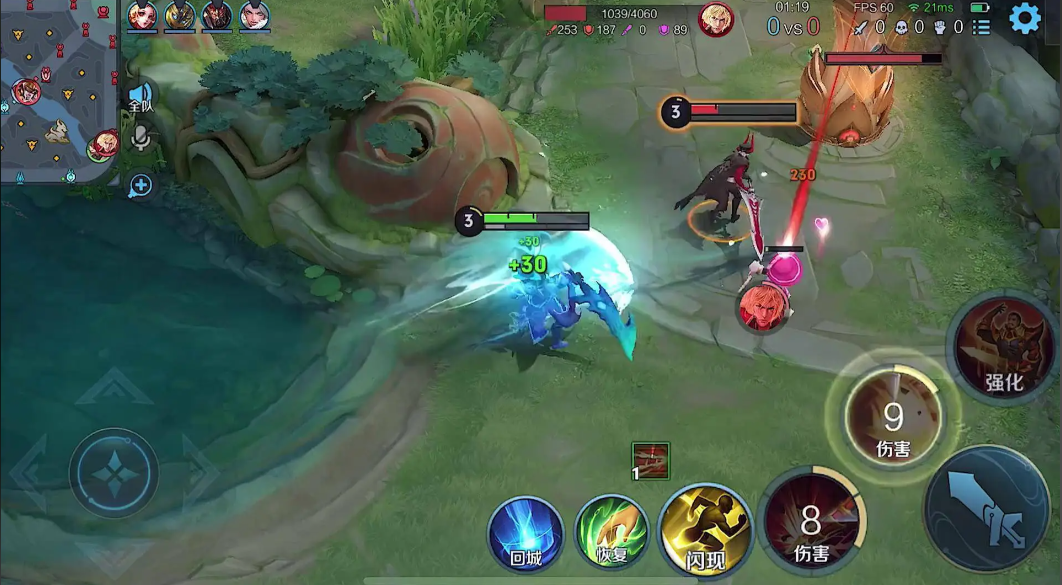Select the golden armored teammate portrait

(x=180, y=16)
